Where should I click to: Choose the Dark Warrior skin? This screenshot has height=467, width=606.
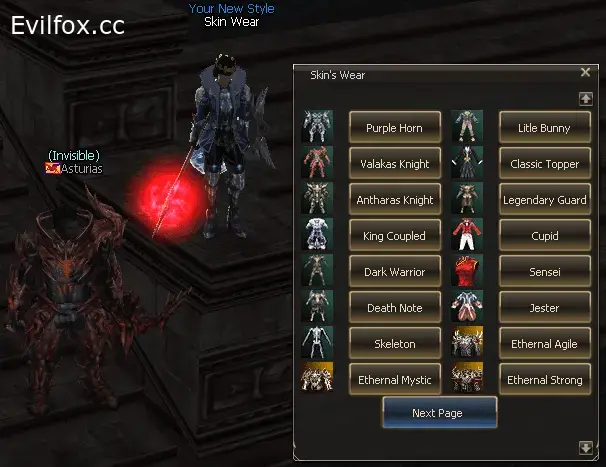coord(394,272)
